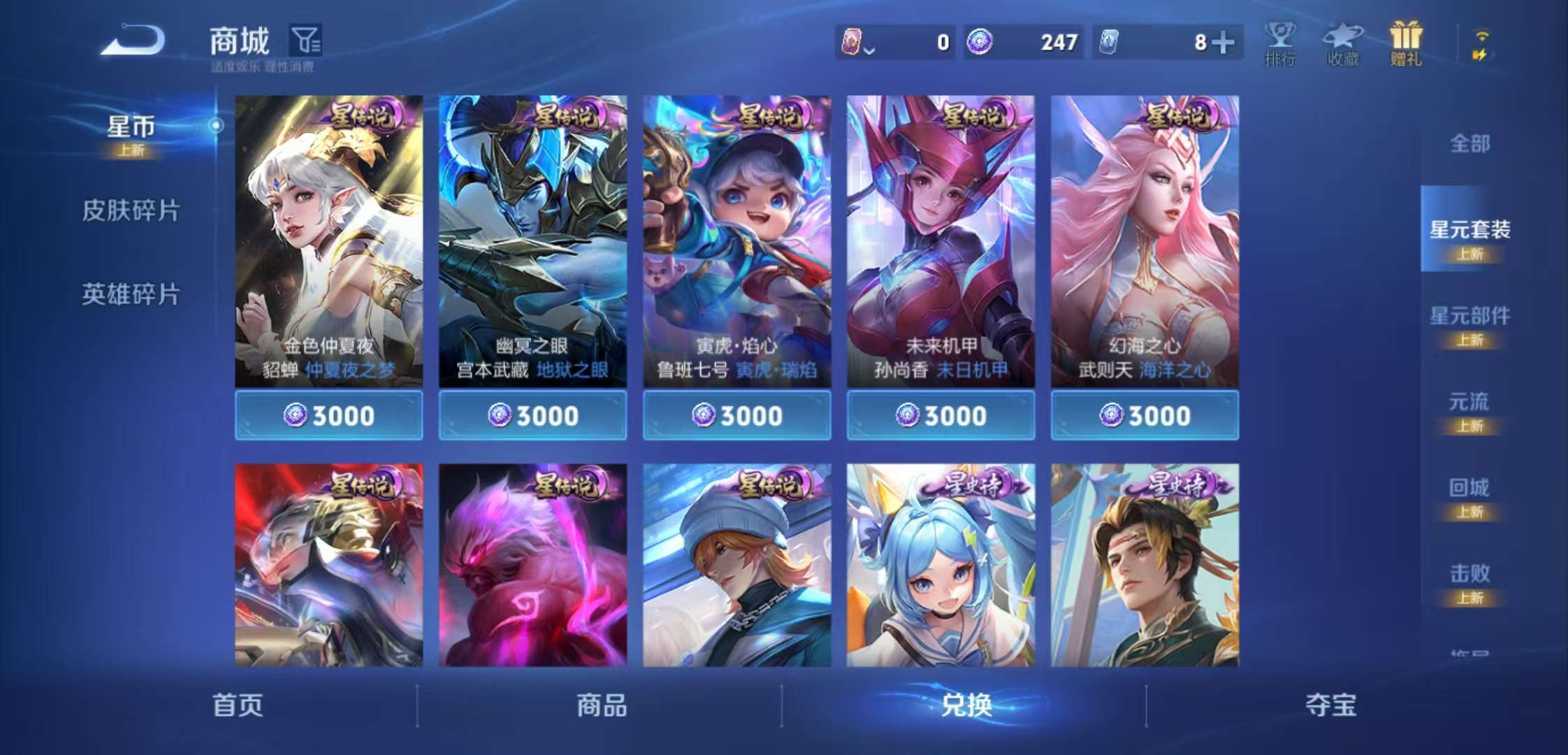Open the 全部 filter option

pos(1469,143)
